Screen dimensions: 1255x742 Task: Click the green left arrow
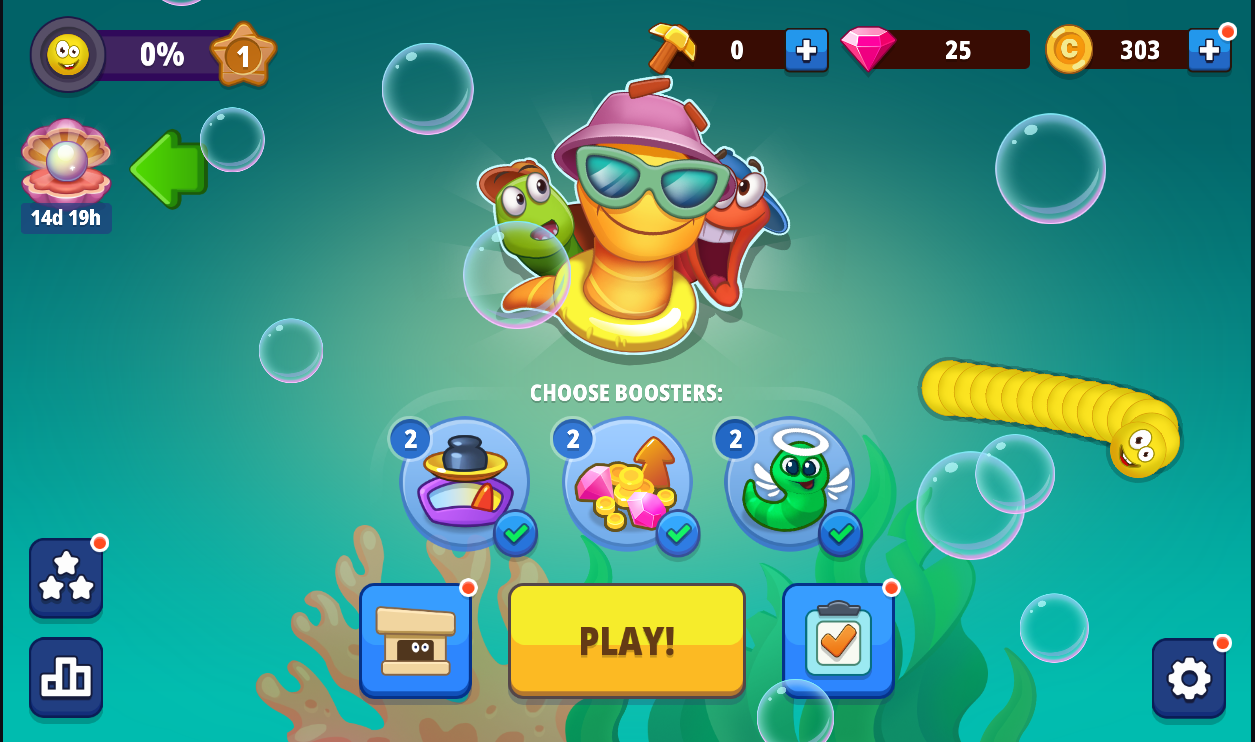pyautogui.click(x=168, y=169)
